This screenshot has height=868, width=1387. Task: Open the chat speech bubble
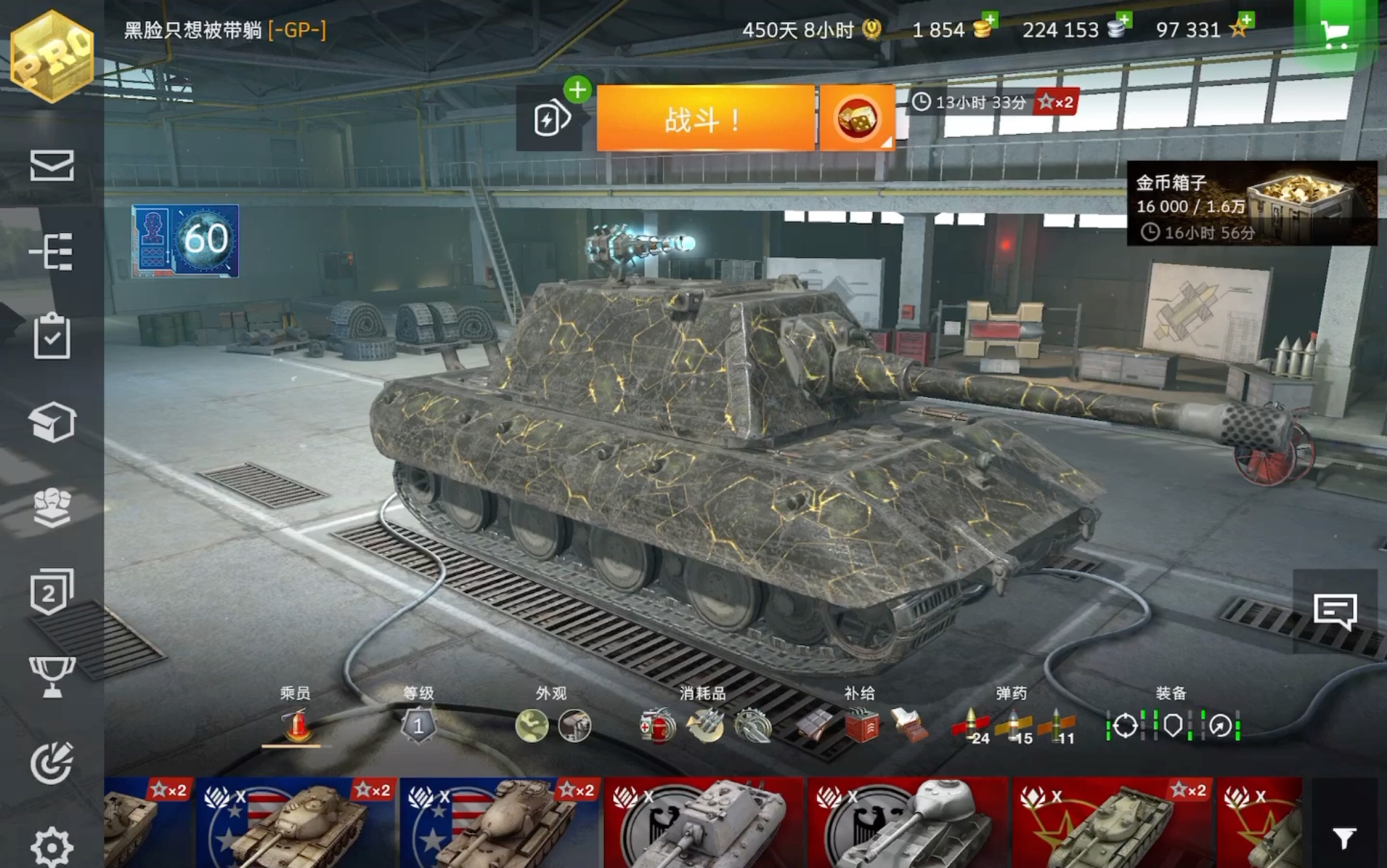[x=1335, y=612]
